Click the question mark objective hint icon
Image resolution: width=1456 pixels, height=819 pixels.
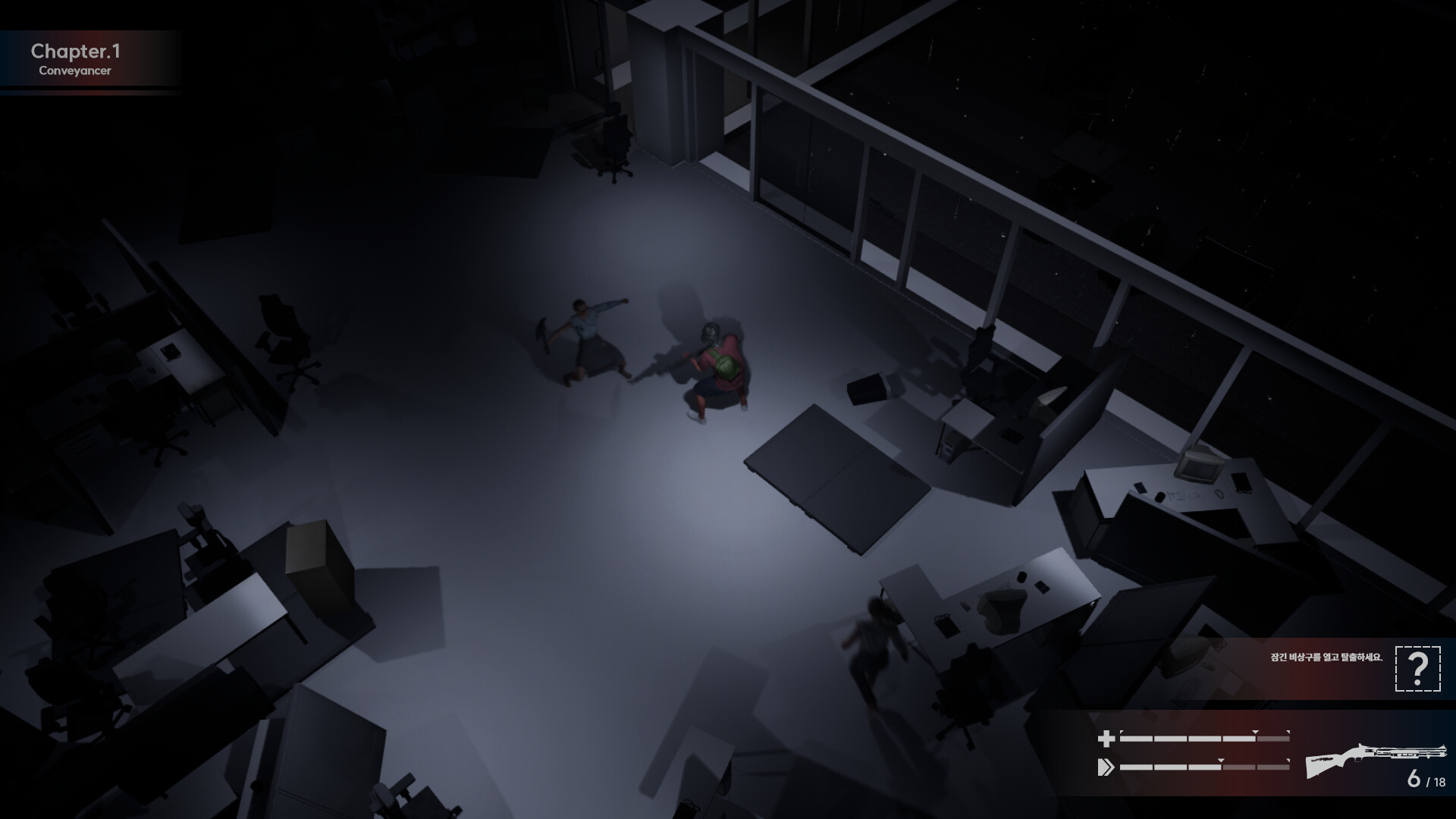[x=1417, y=670]
